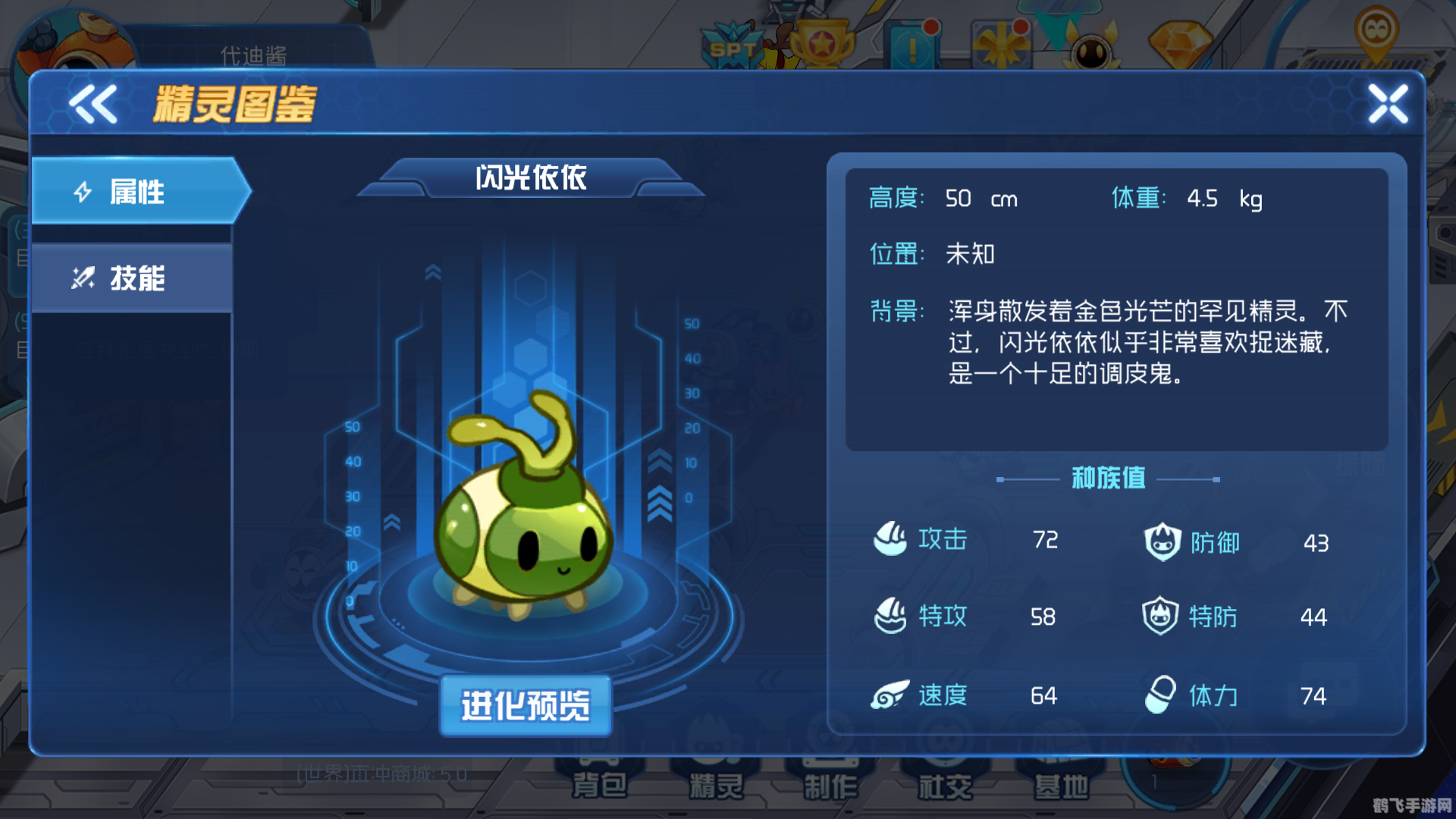Open the announcement icon with red dot
This screenshot has height=819, width=1456.
[x=912, y=44]
